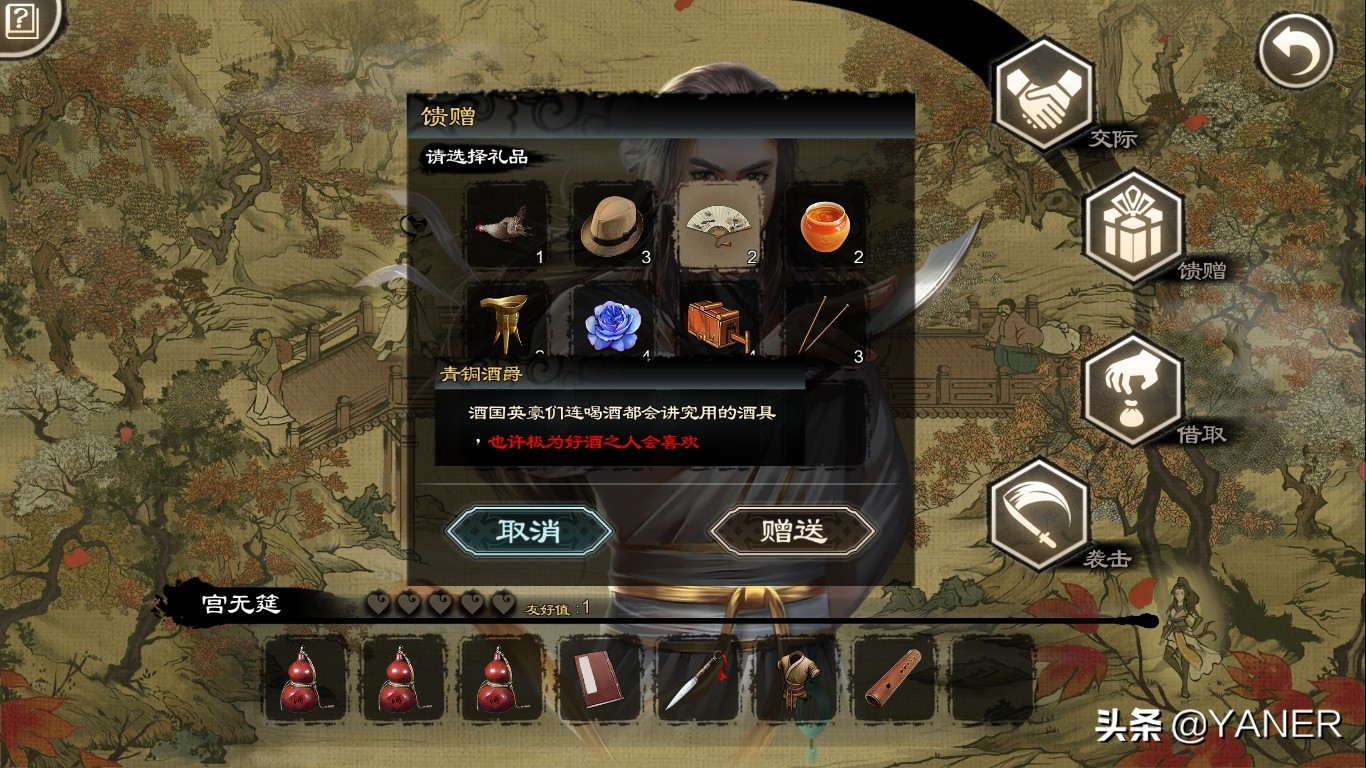
Task: Open the 交际 (socialize) handshake icon
Action: point(1043,94)
